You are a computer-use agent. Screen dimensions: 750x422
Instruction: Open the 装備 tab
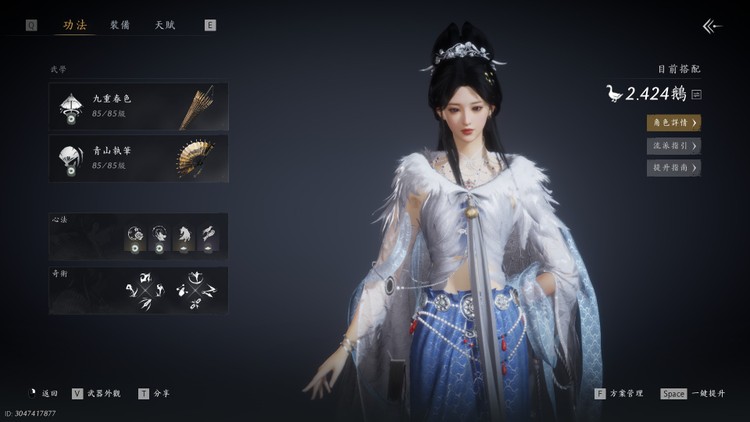(x=119, y=25)
